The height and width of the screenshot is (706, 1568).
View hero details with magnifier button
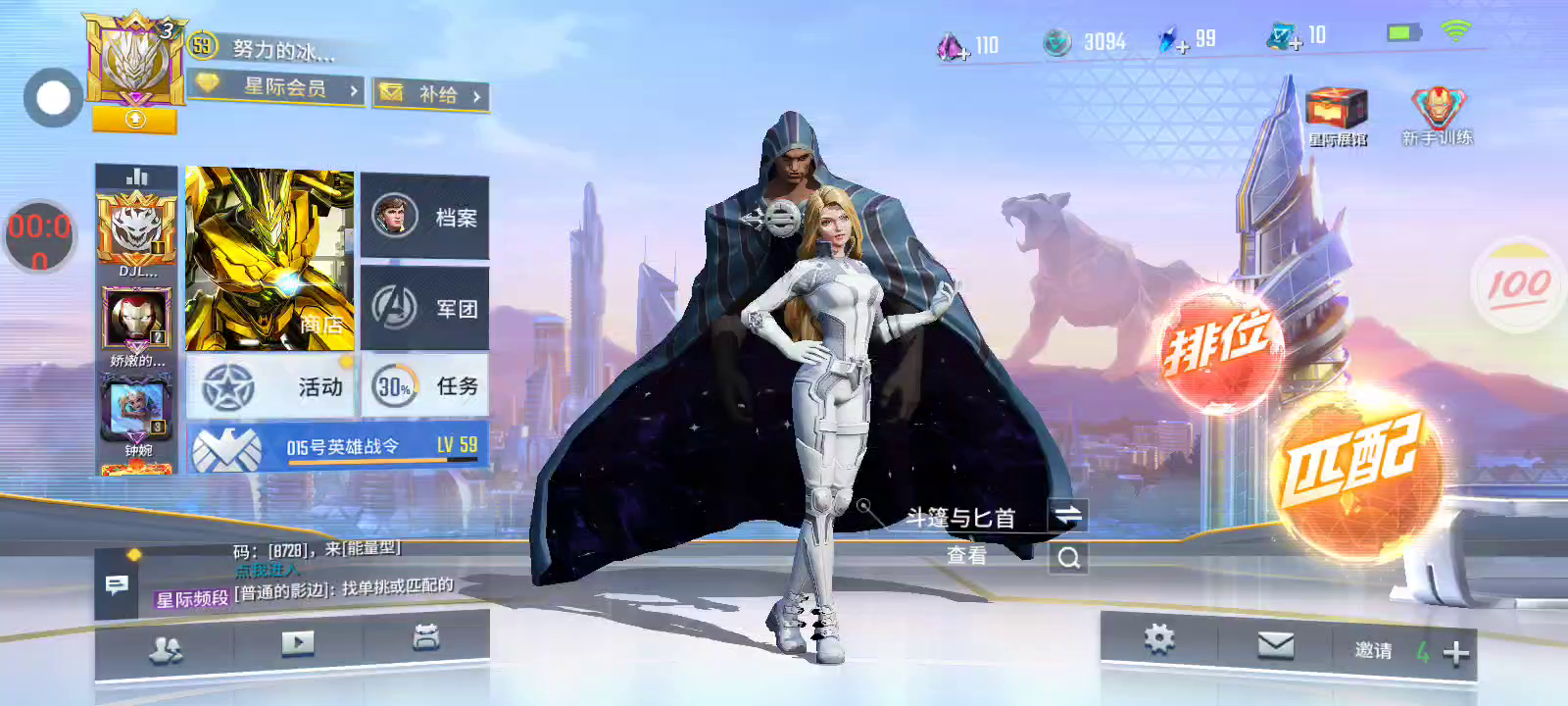tap(1068, 558)
